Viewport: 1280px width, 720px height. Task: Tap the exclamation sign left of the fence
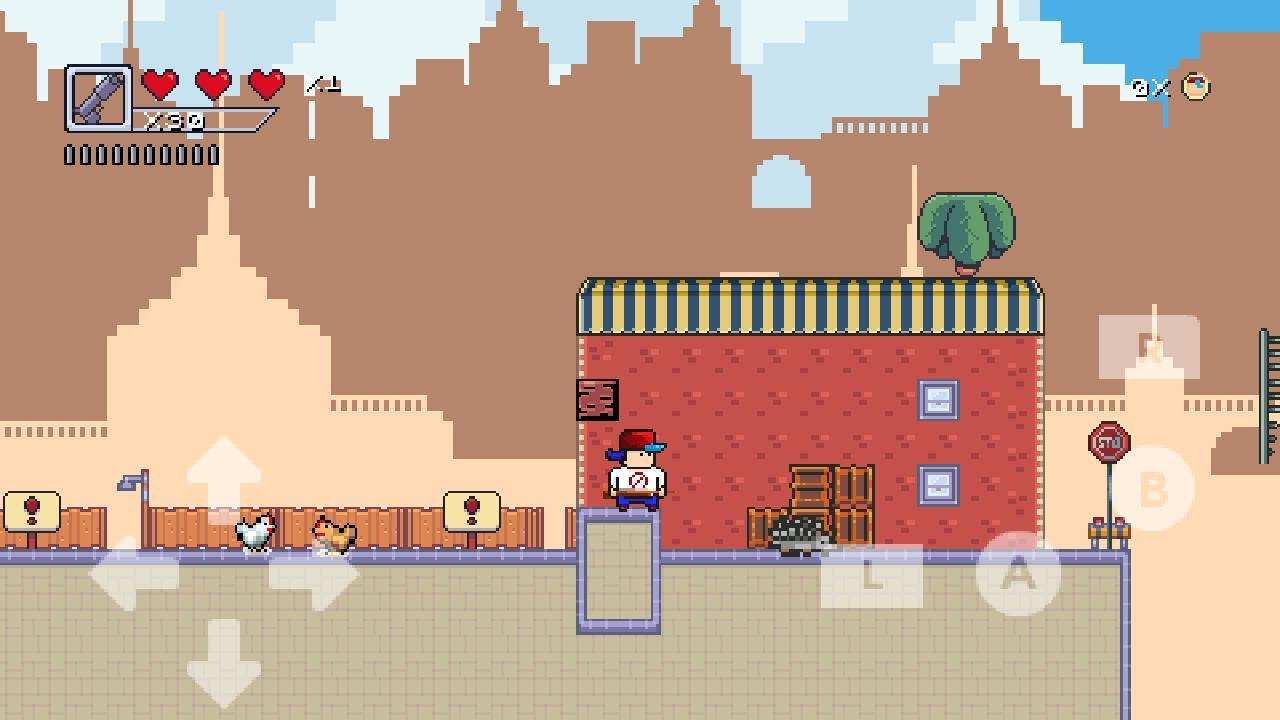coord(30,510)
